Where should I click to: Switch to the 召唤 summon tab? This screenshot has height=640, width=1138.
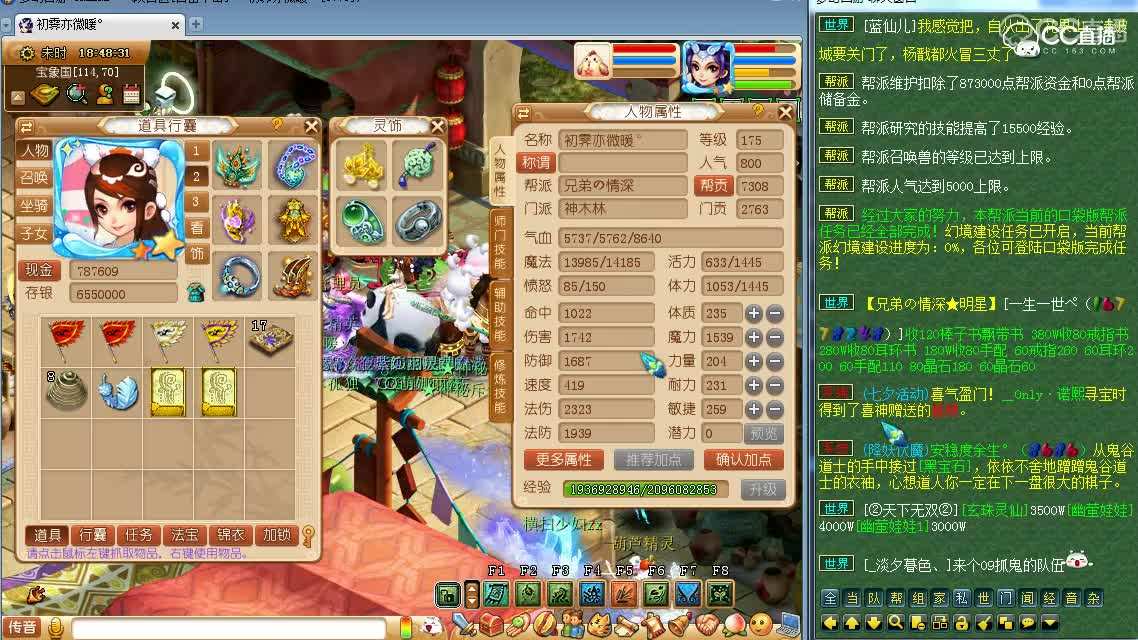pyautogui.click(x=34, y=178)
